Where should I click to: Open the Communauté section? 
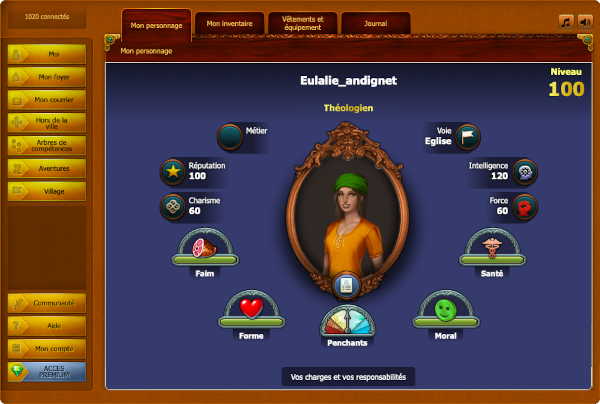(47, 303)
